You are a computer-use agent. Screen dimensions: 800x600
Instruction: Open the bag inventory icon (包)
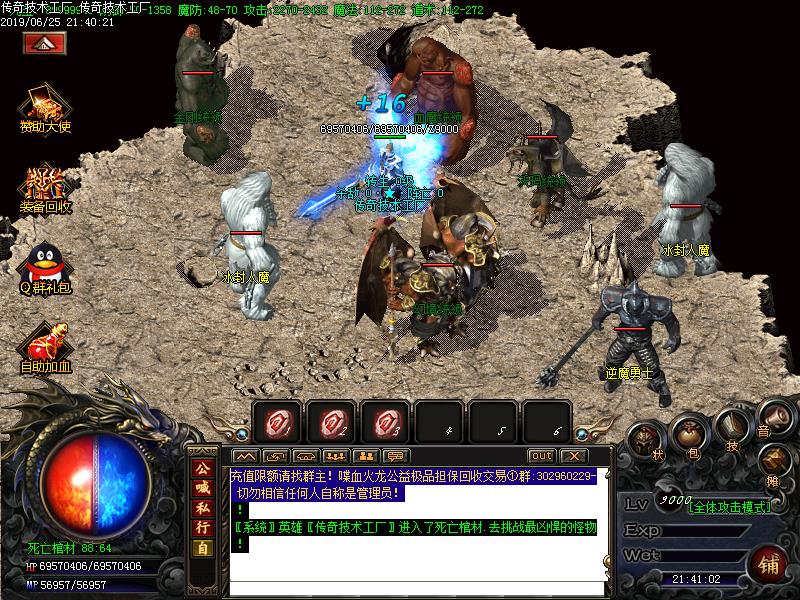coord(689,432)
